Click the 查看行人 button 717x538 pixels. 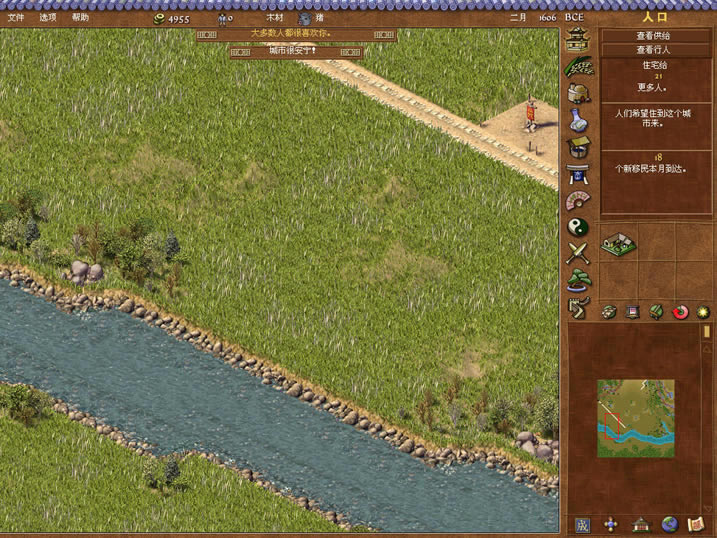click(x=654, y=50)
